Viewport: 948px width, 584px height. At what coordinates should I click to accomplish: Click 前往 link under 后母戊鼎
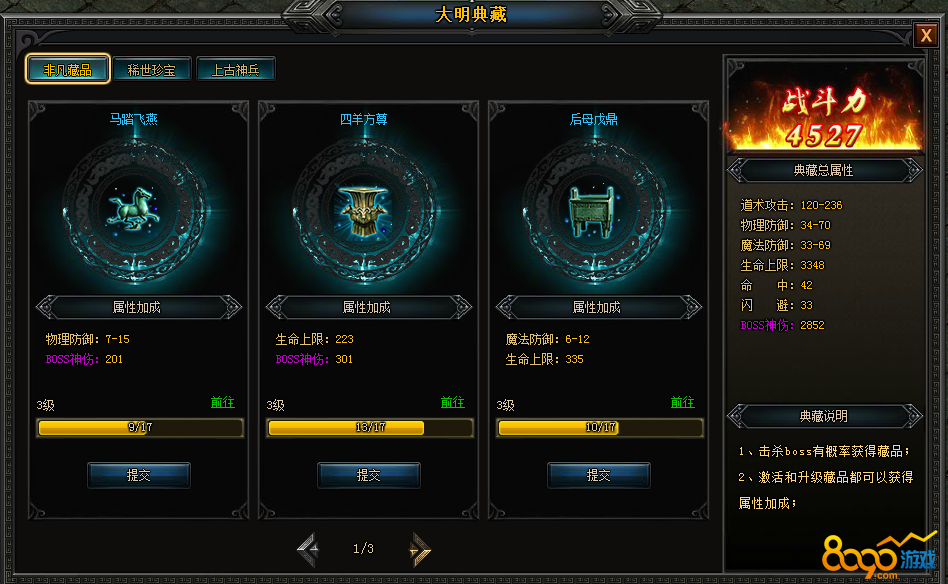pos(683,403)
